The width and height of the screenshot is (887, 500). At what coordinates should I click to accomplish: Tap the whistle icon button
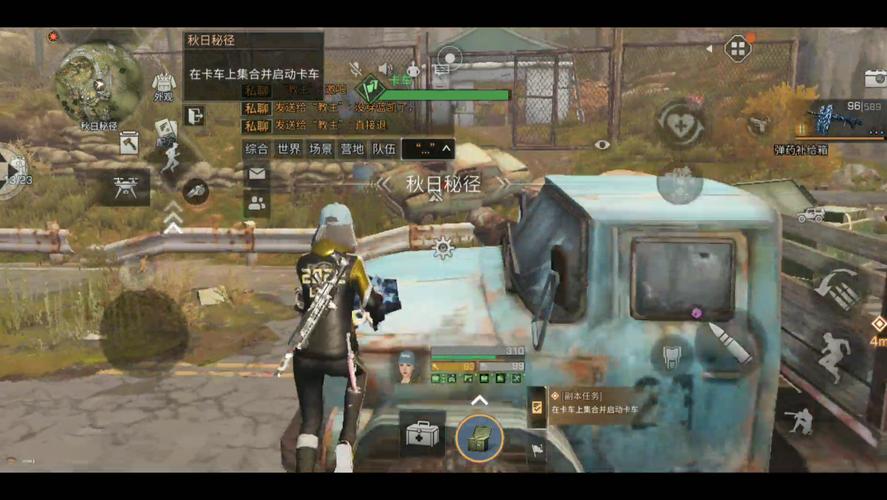(196, 189)
